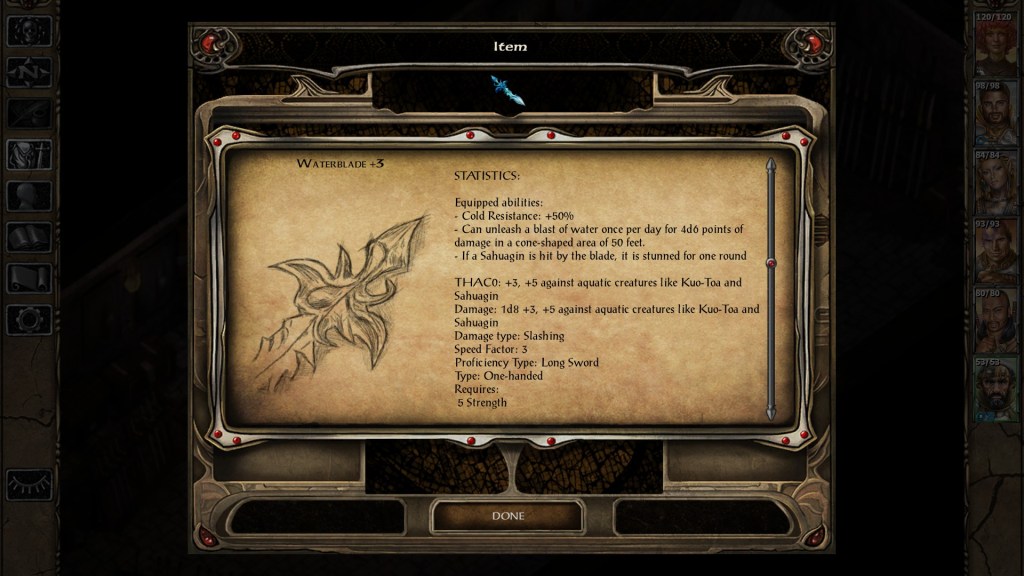The height and width of the screenshot is (576, 1024).
Task: Select the party portrait with 98/98 health
Action: coord(996,116)
